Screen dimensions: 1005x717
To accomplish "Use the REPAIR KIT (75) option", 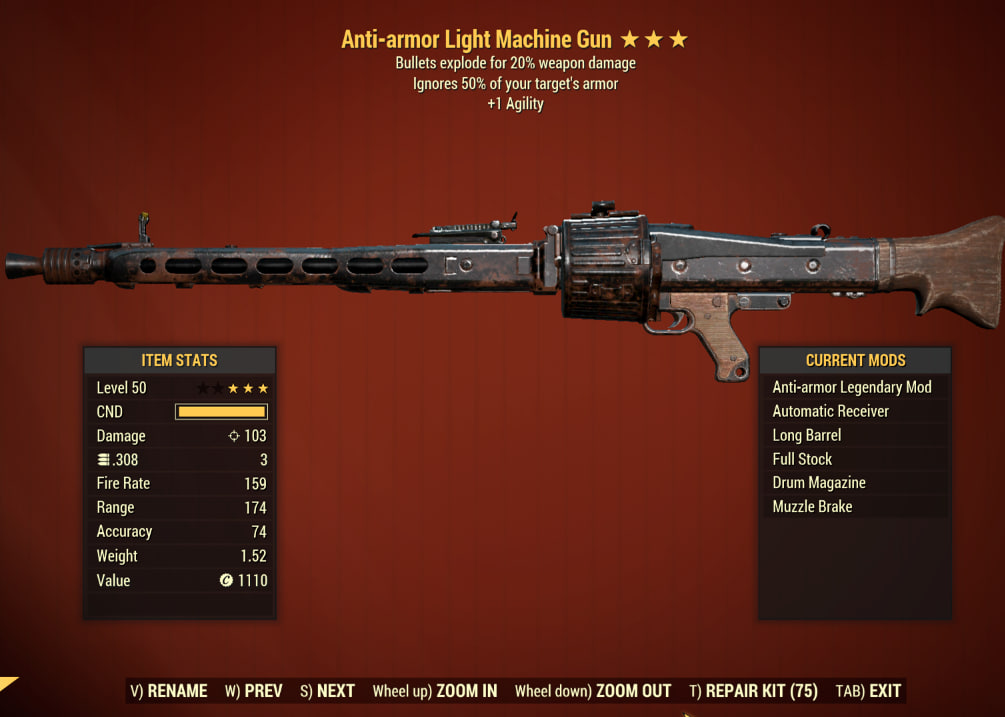I will click(x=753, y=691).
